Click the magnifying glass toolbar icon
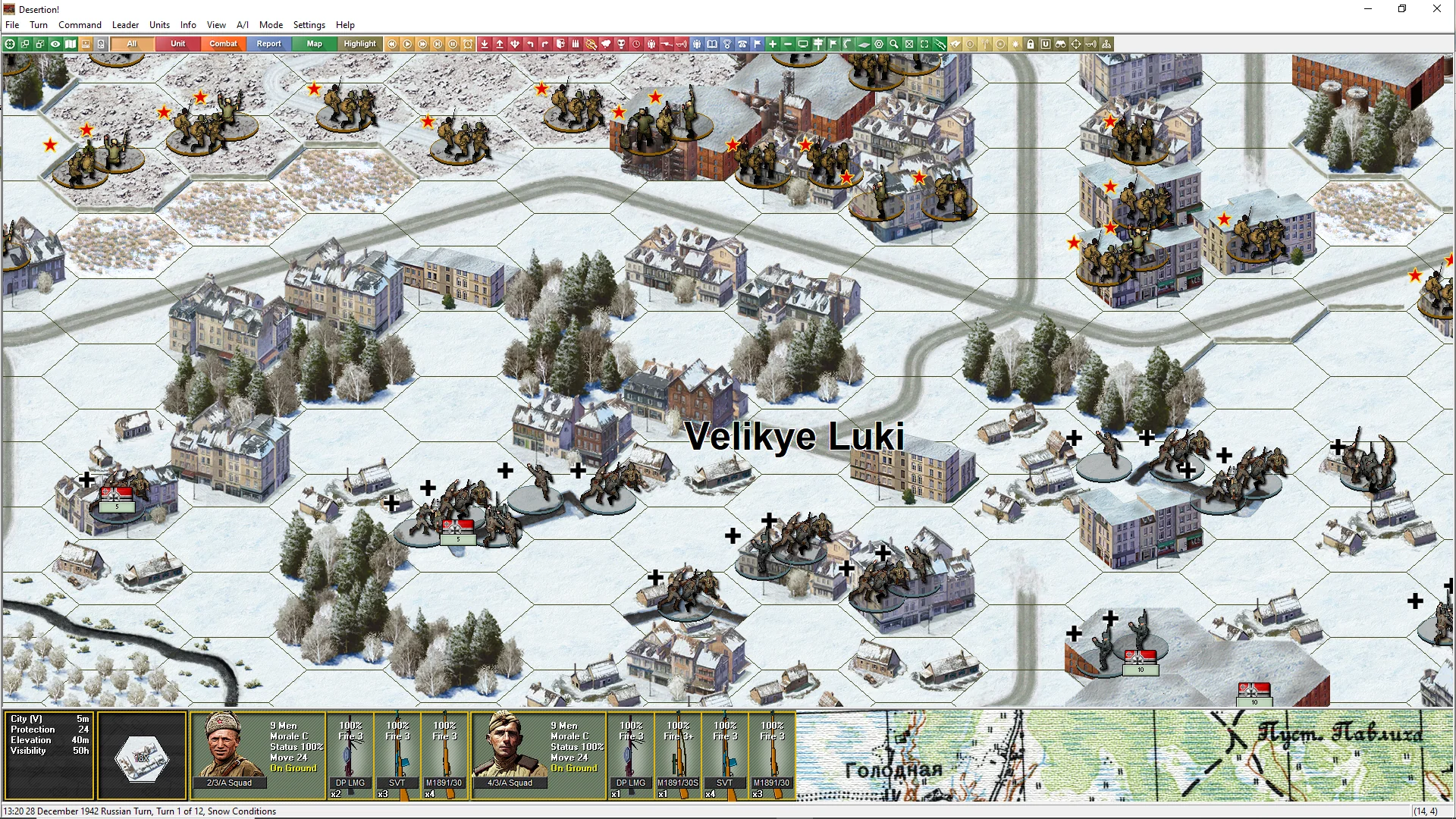This screenshot has height=819, width=1456. click(894, 44)
